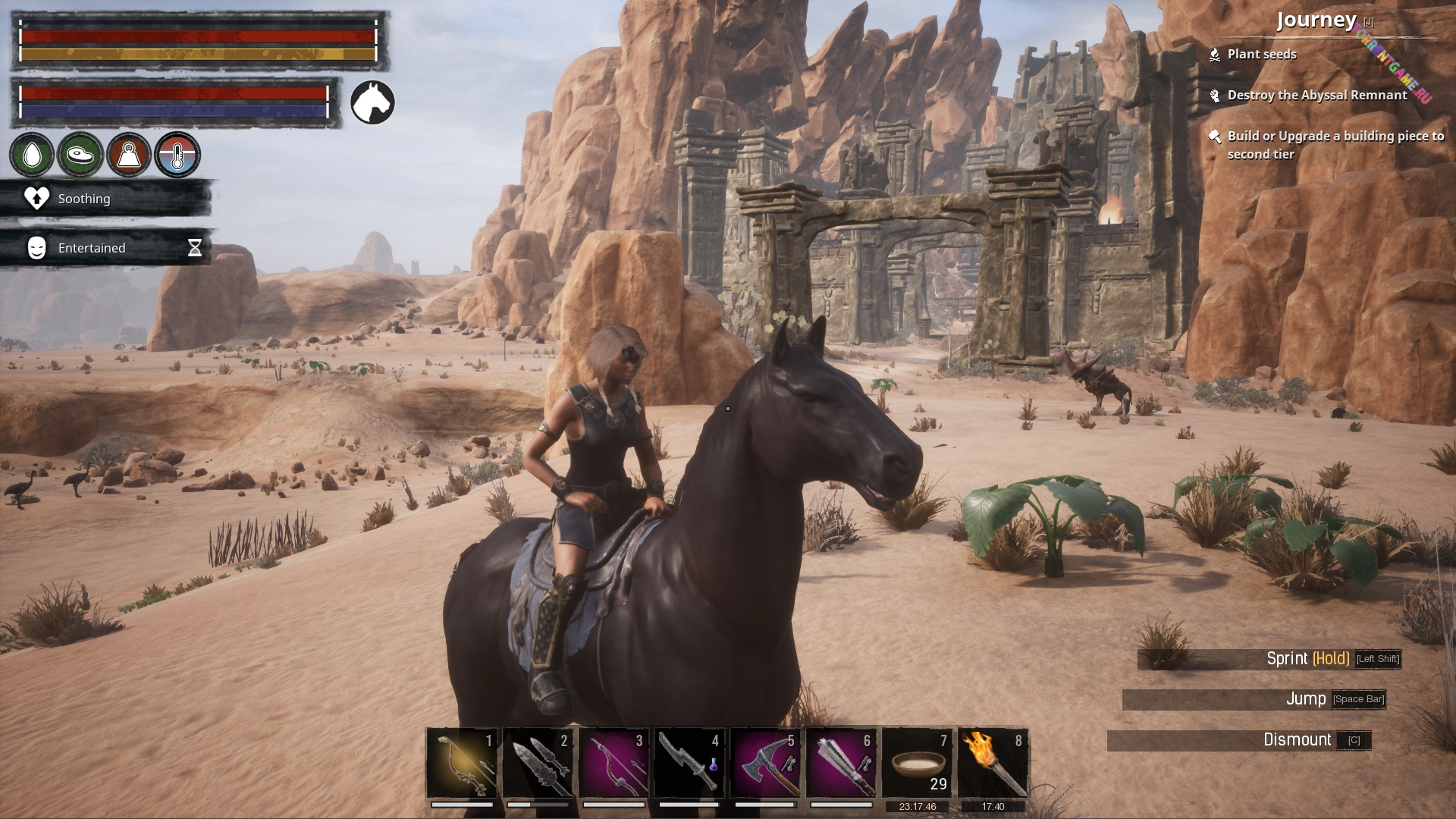Select the glowing bow in hotbar slot 1

462,762
